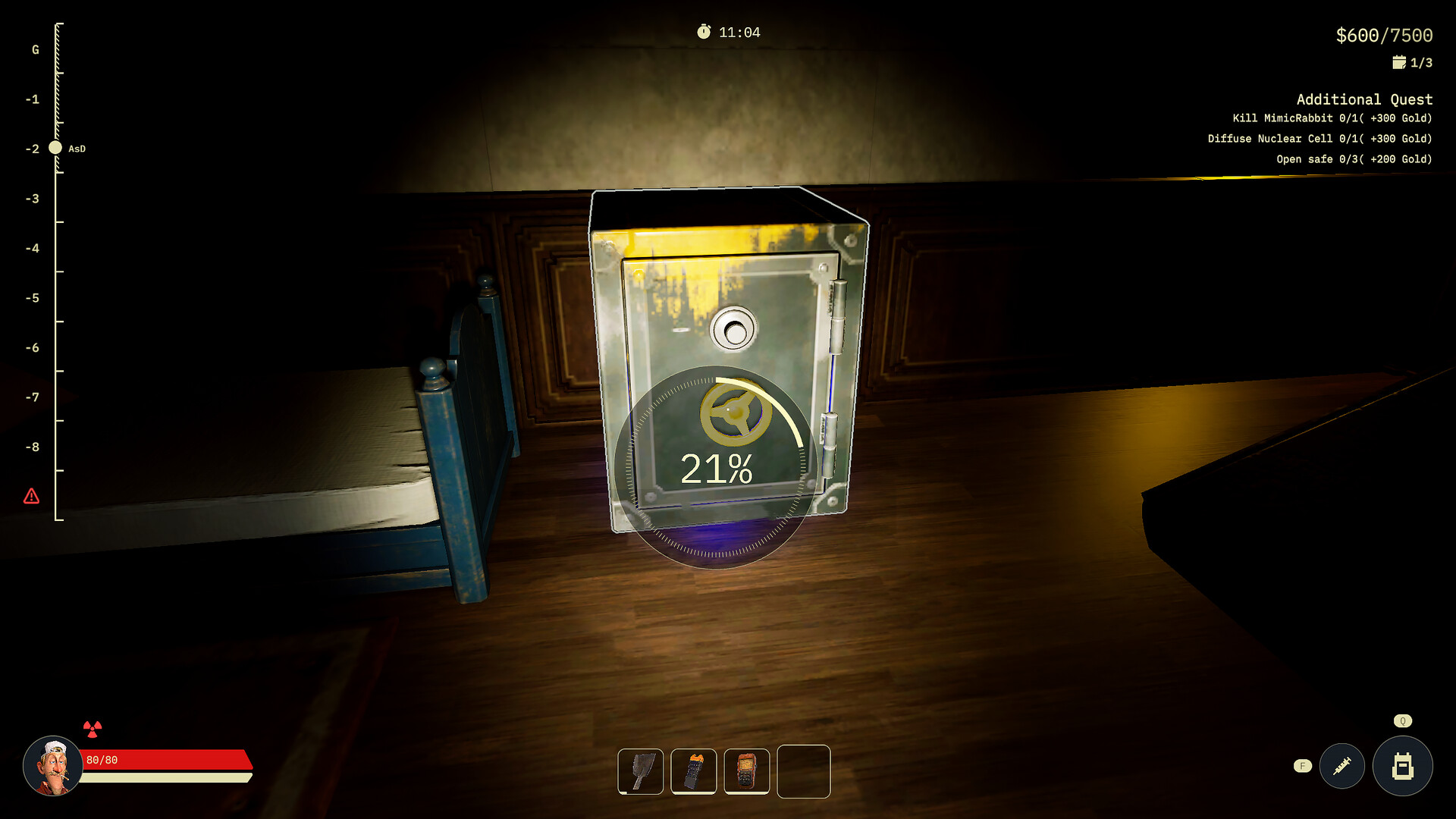This screenshot has width=1456, height=819.
Task: Use the syringe healing item button
Action: 1341,766
